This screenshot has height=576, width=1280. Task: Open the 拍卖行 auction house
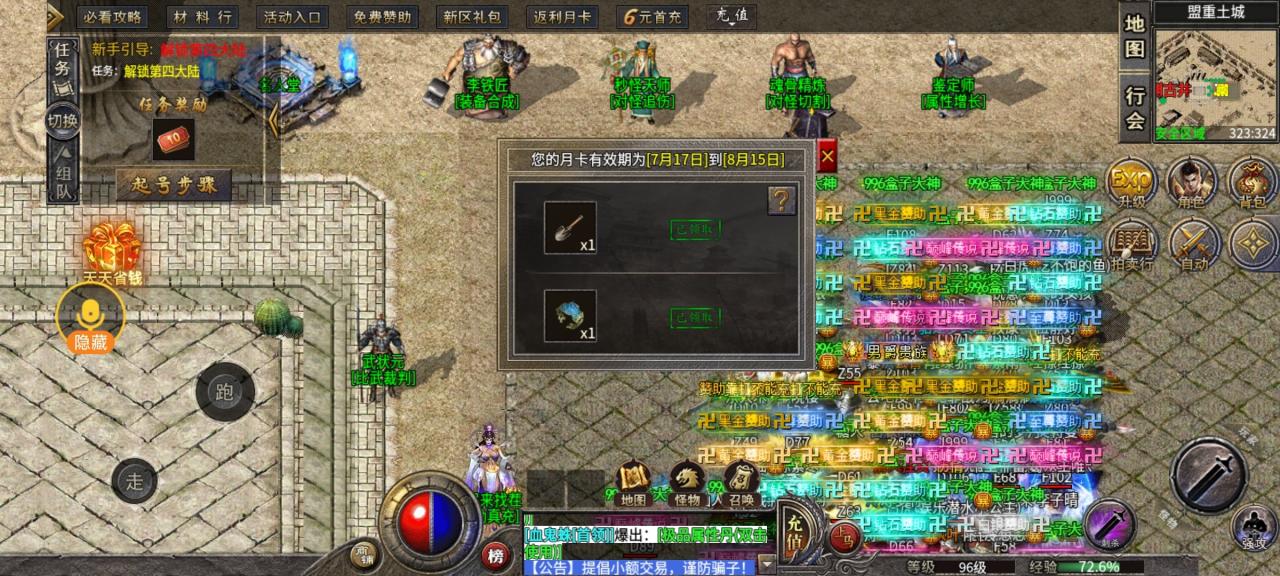(1132, 246)
